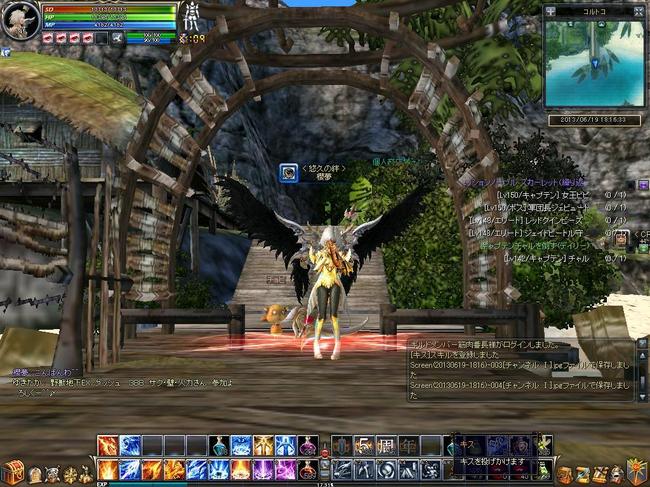The width and height of the screenshot is (650, 487).
Task: Select the pet status icon beside the buffs
Action: click(116, 38)
